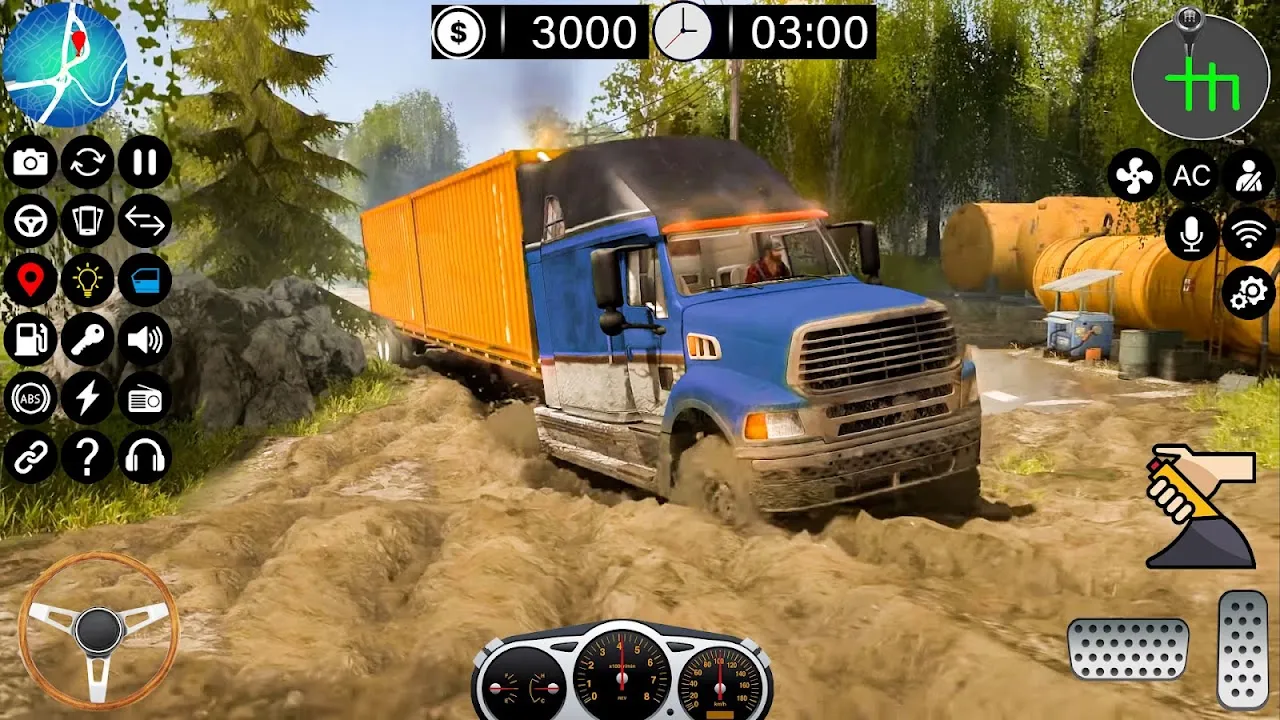This screenshot has height=720, width=1280.
Task: Click the microphone icon
Action: [1191, 235]
